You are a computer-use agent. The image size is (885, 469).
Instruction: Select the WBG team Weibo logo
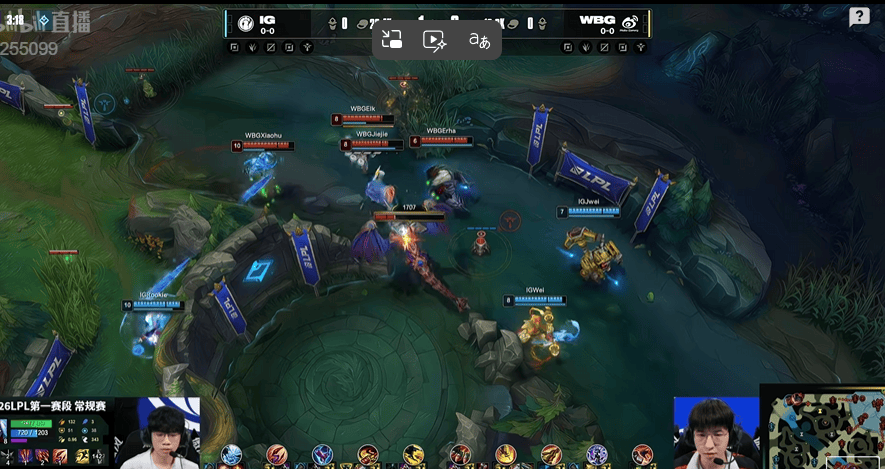click(x=630, y=23)
